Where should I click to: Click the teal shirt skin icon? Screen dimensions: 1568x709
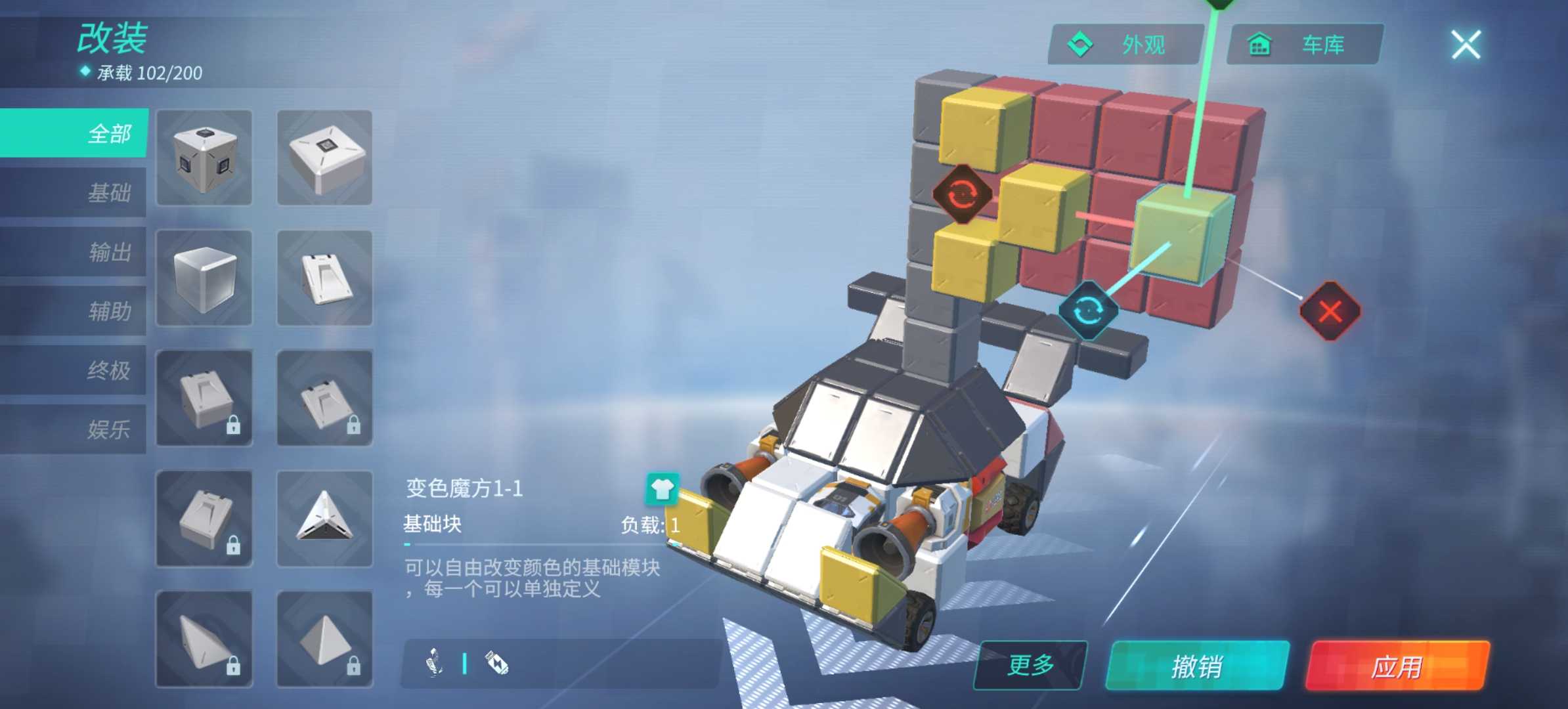662,489
